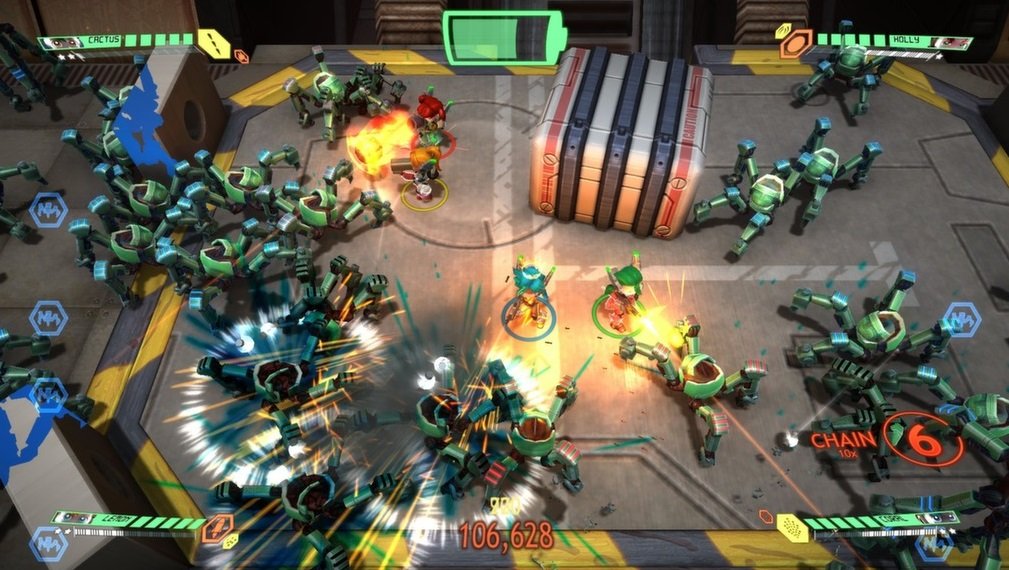Screen dimensions: 1009x570
Task: Click Cactus's player portrait
Action: (60, 43)
